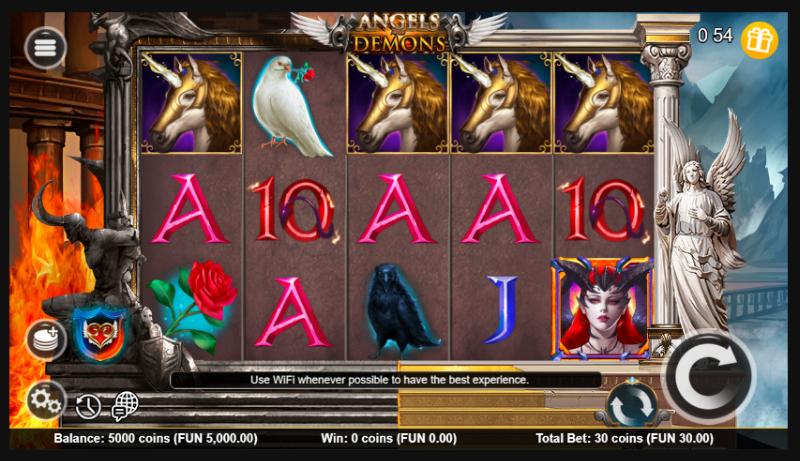The image size is (800, 461).
Task: Open the hamburger menu
Action: [45, 47]
